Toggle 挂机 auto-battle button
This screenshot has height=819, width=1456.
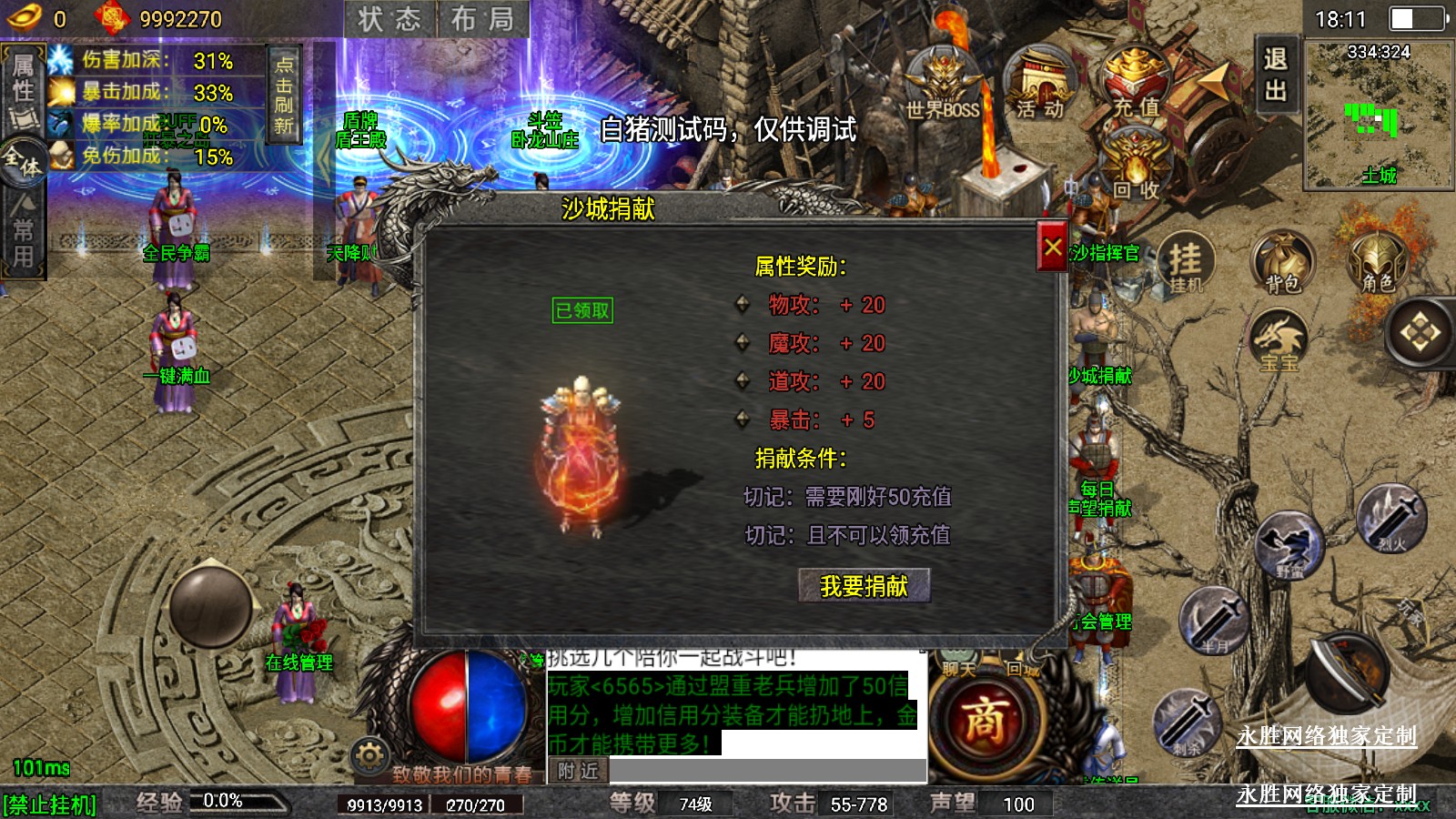point(1186,264)
